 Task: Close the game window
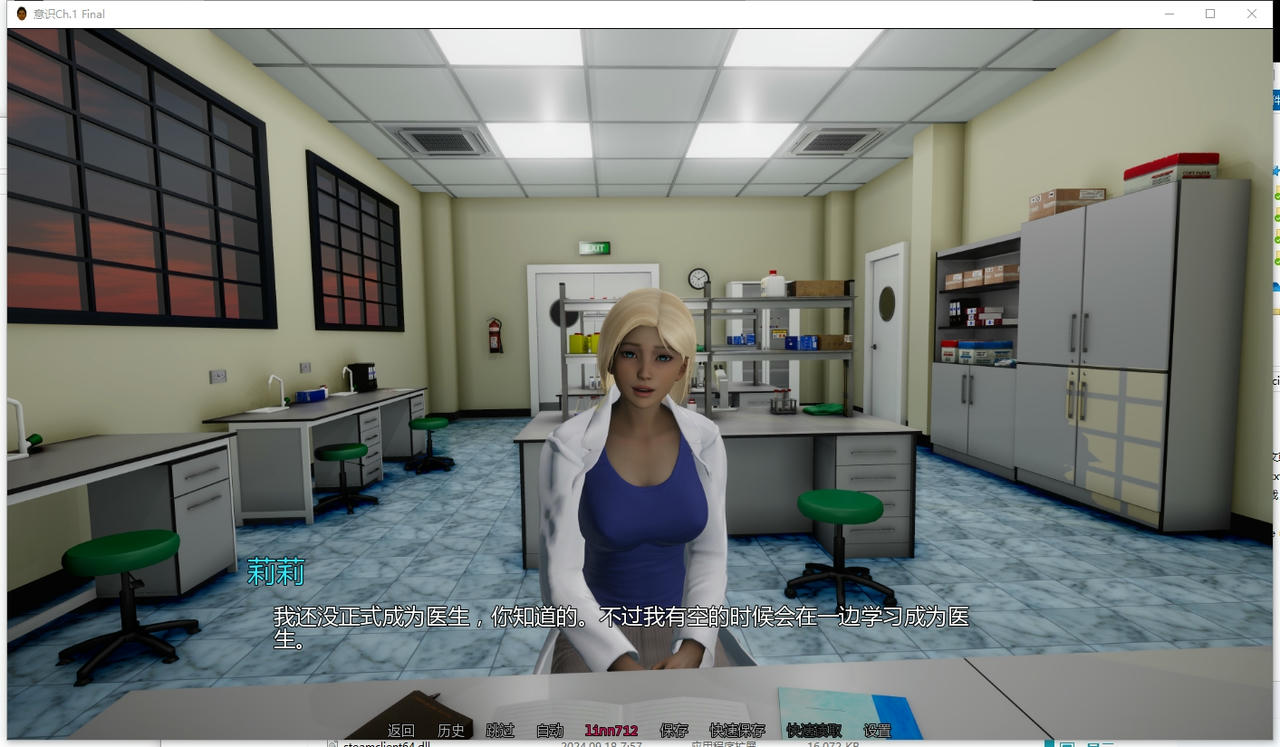(x=1251, y=14)
